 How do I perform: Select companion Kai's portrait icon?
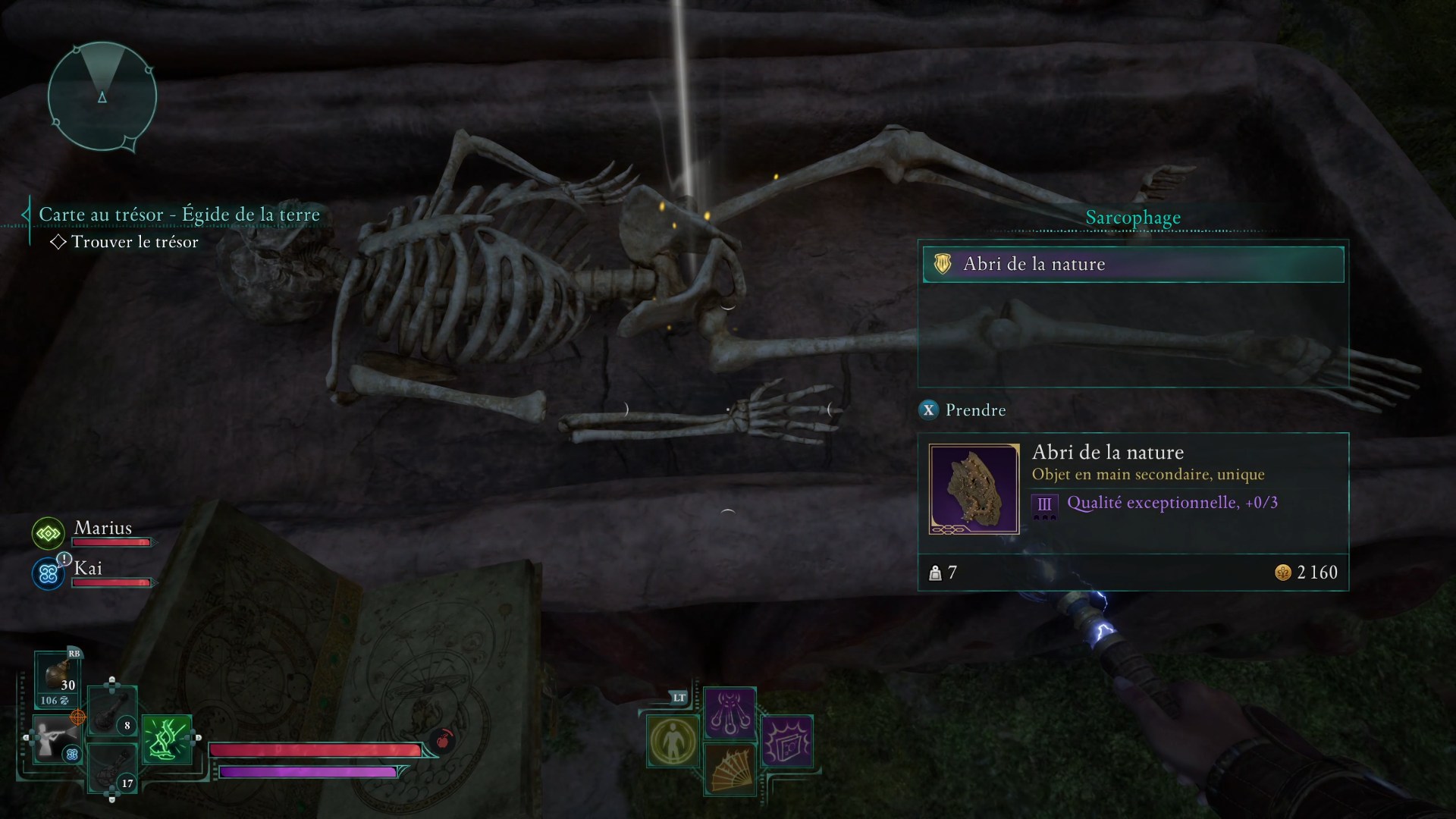[48, 574]
